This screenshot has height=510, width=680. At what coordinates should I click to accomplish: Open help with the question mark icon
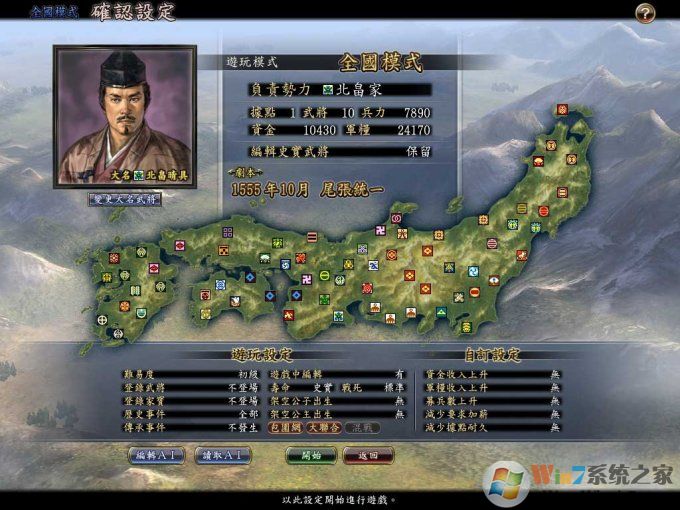[645, 13]
